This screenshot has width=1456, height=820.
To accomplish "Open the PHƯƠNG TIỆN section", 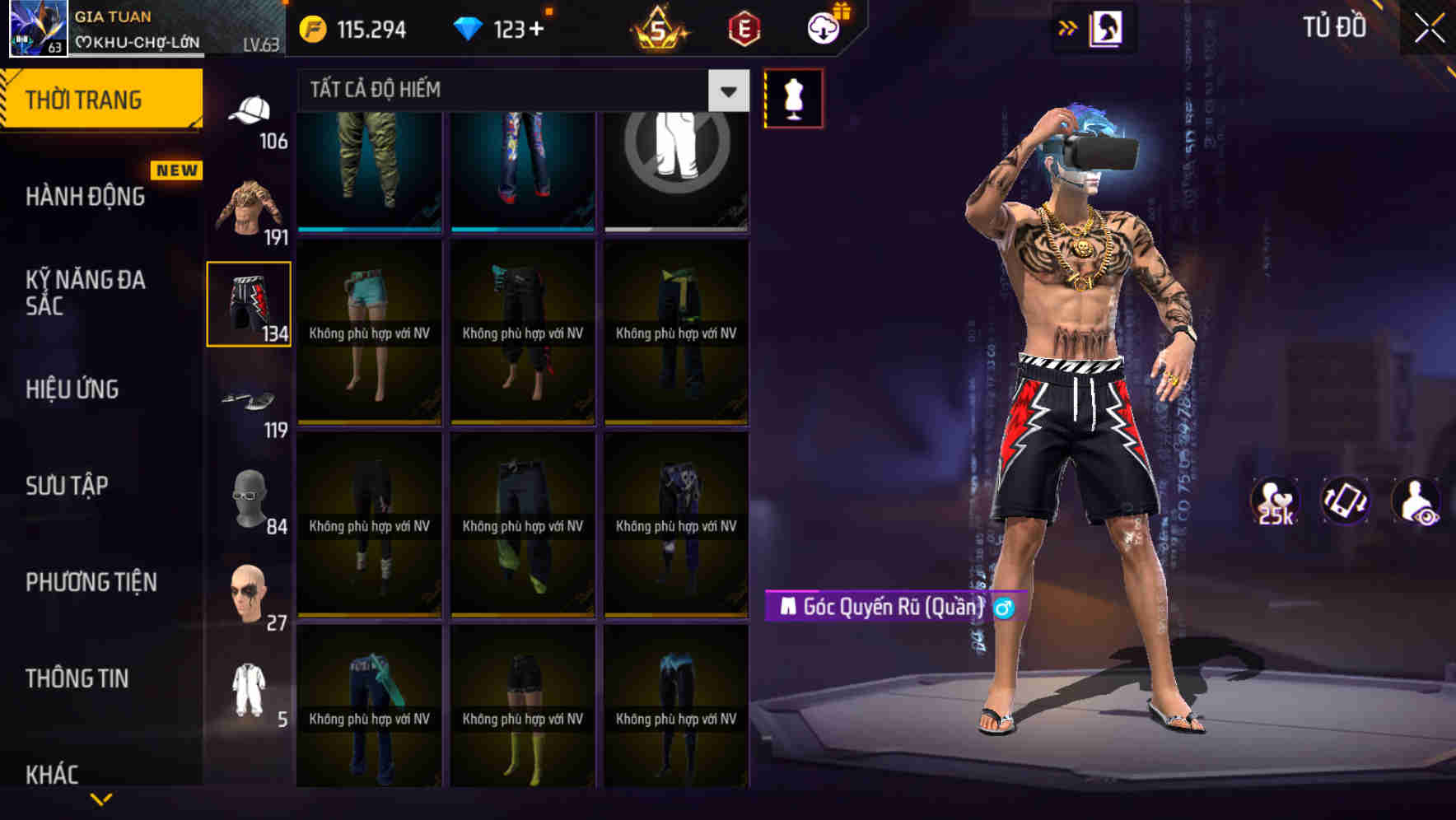I will [91, 582].
